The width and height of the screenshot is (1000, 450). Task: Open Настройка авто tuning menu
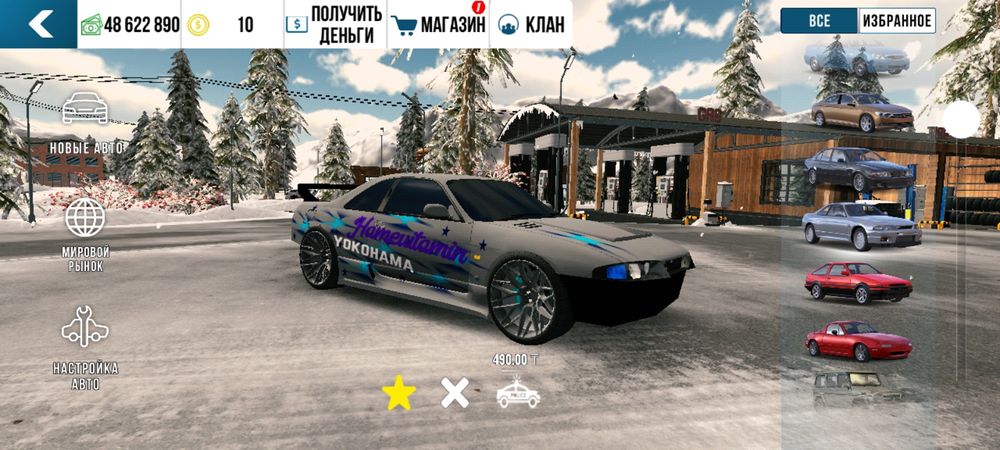tap(85, 345)
